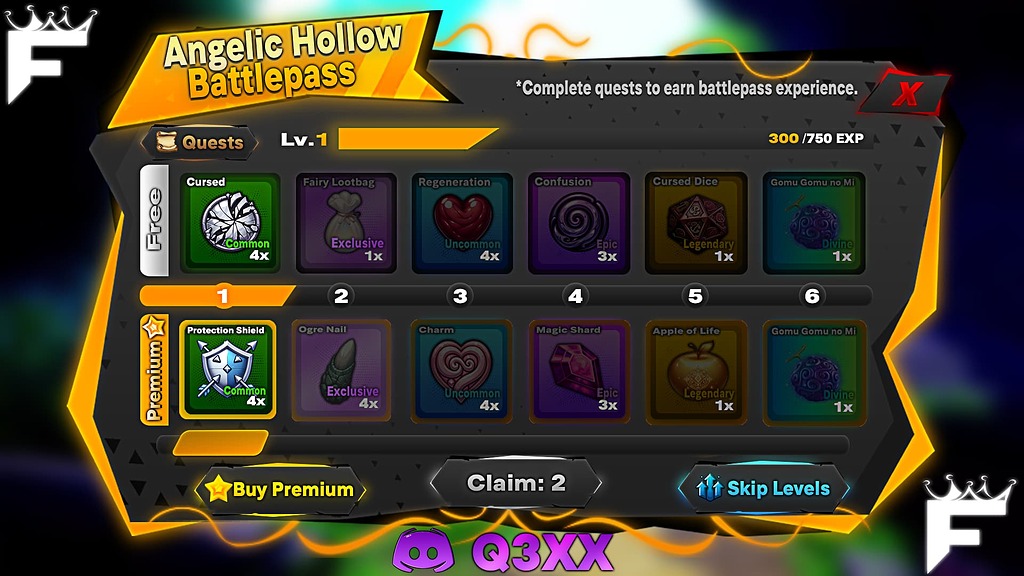Pick the Cursed Dice legendary reward
1024x576 pixels.
(x=696, y=222)
